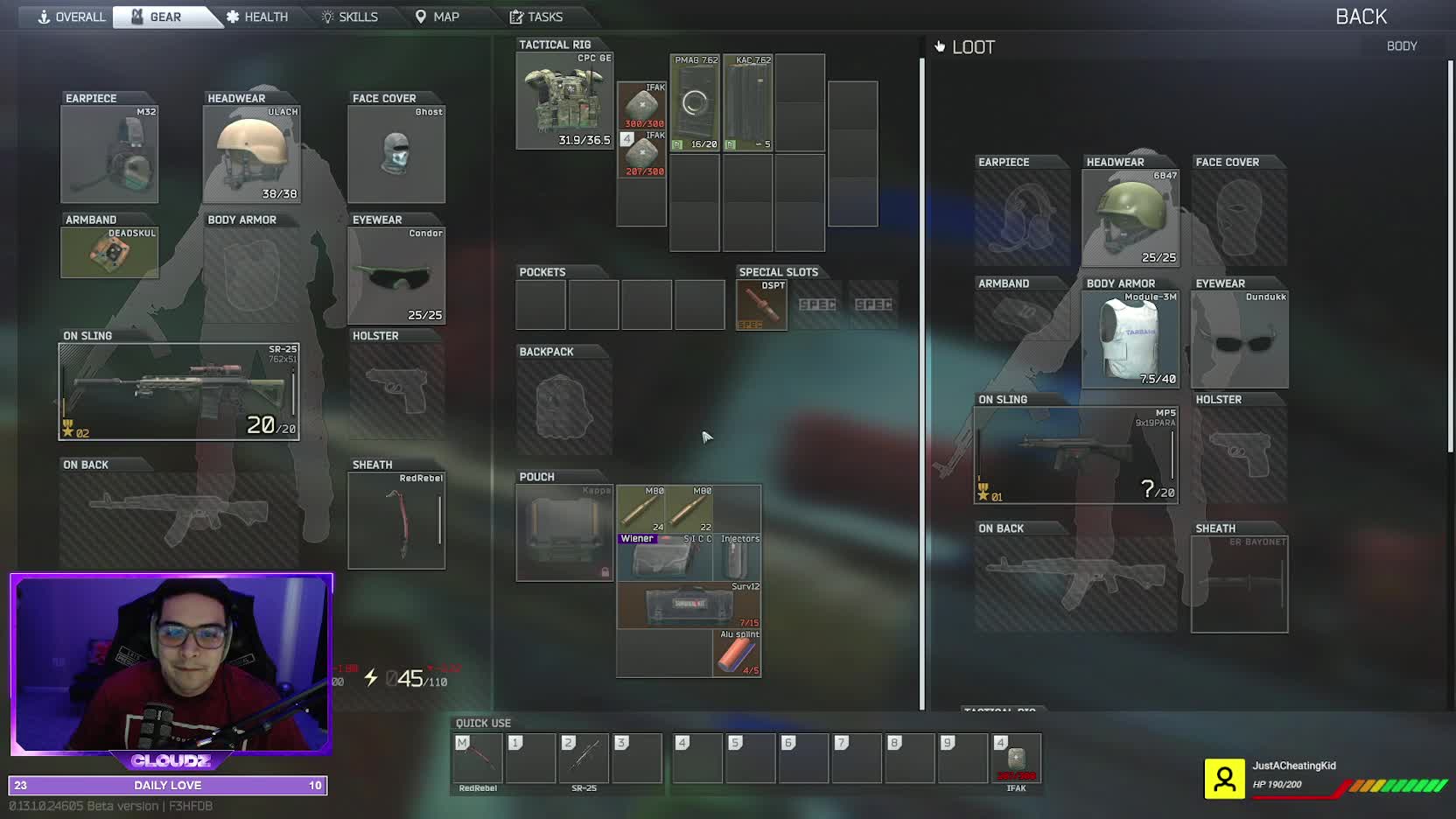Screen dimensions: 1456x819
Task: Pick the RedRebel ice axe in sheath
Action: point(396,521)
